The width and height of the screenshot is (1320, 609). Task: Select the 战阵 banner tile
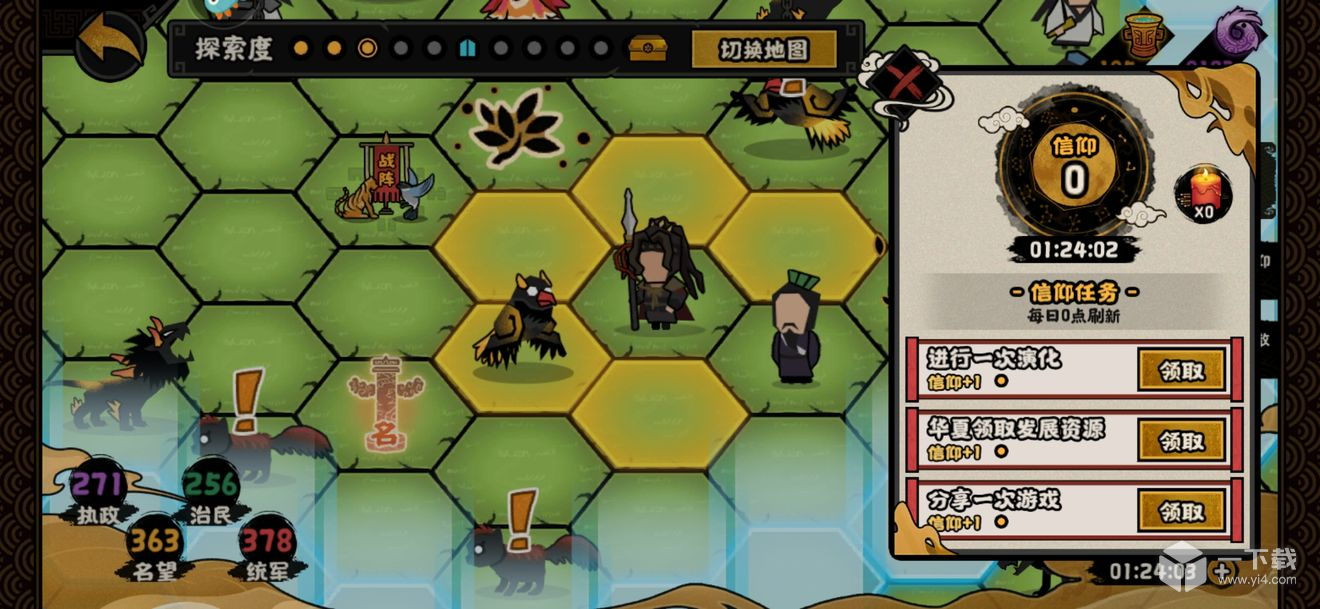tap(385, 180)
